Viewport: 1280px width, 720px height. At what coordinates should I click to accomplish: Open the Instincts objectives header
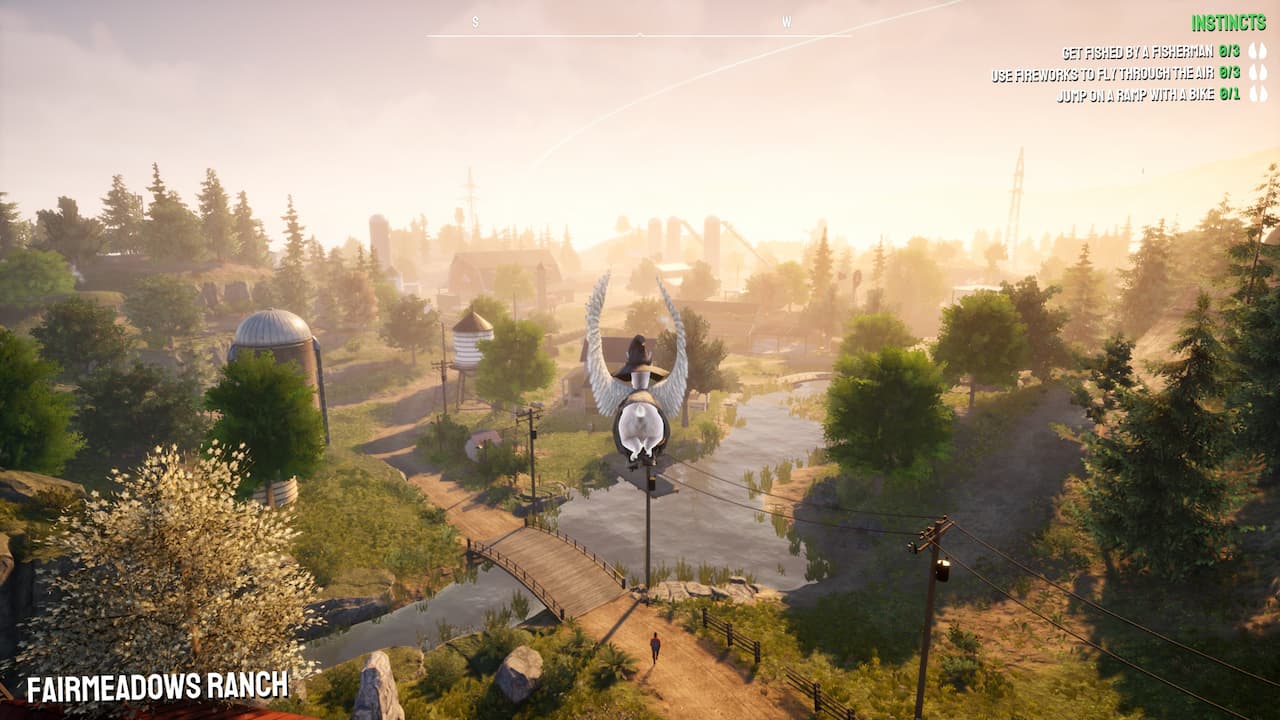click(1229, 23)
